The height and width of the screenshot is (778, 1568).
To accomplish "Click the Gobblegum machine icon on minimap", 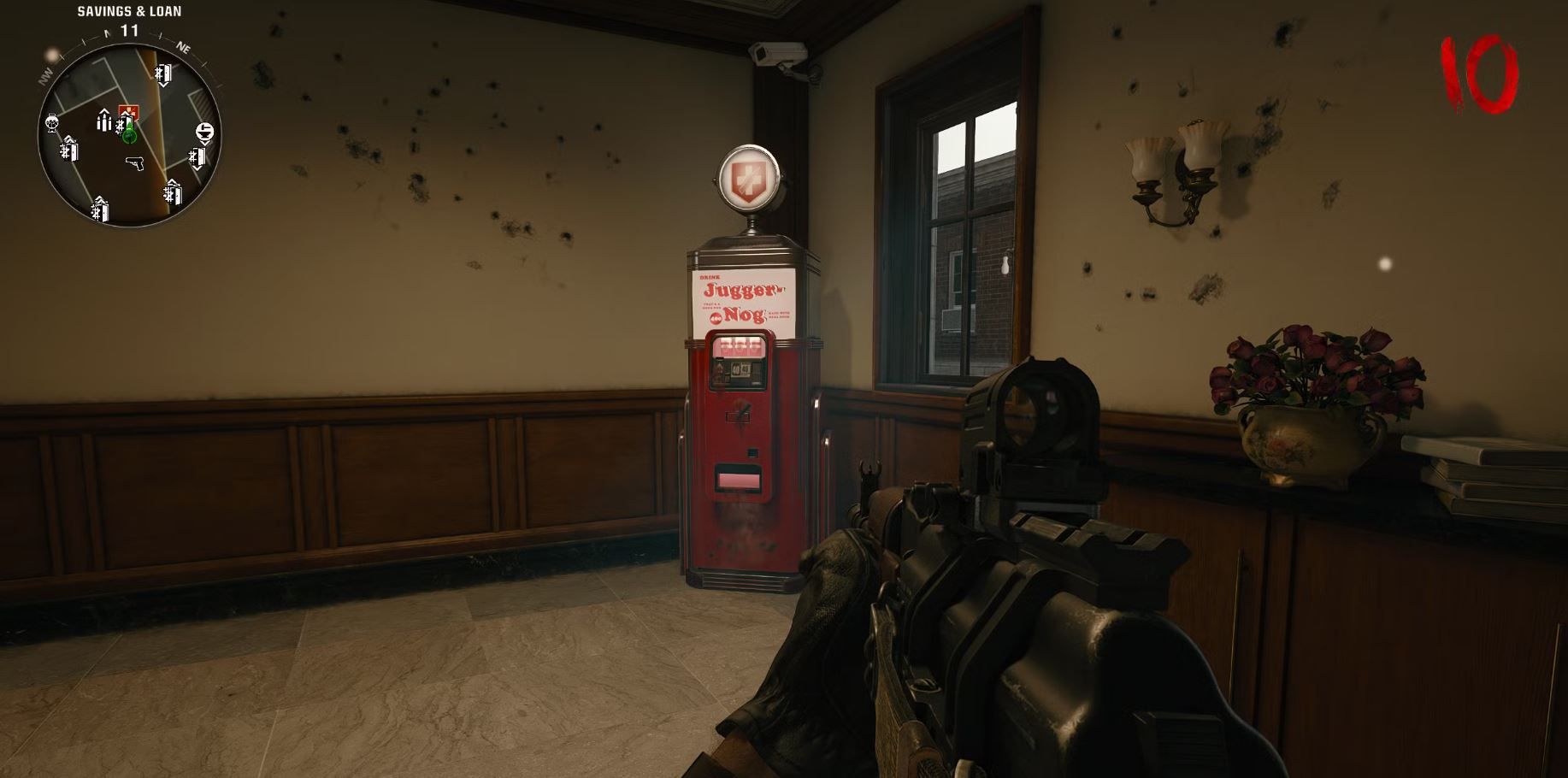I will tap(52, 124).
